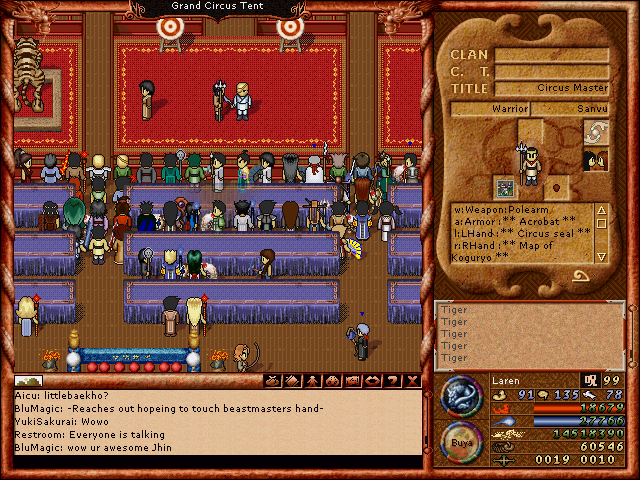Select the red gem equipment slot
Viewport: 640px width, 480px height.
(x=558, y=186)
